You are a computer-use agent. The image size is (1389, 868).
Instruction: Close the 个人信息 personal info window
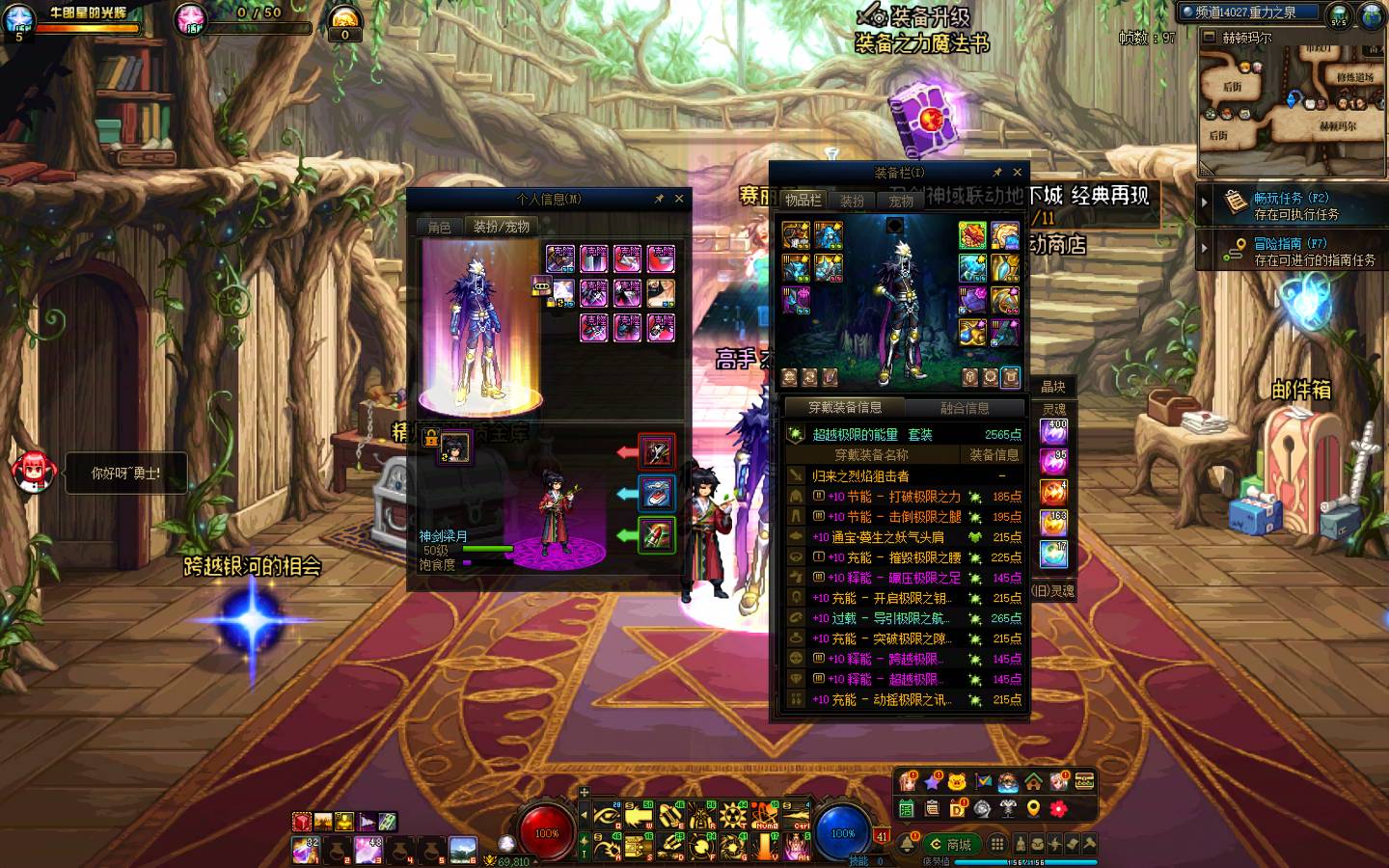tap(679, 199)
